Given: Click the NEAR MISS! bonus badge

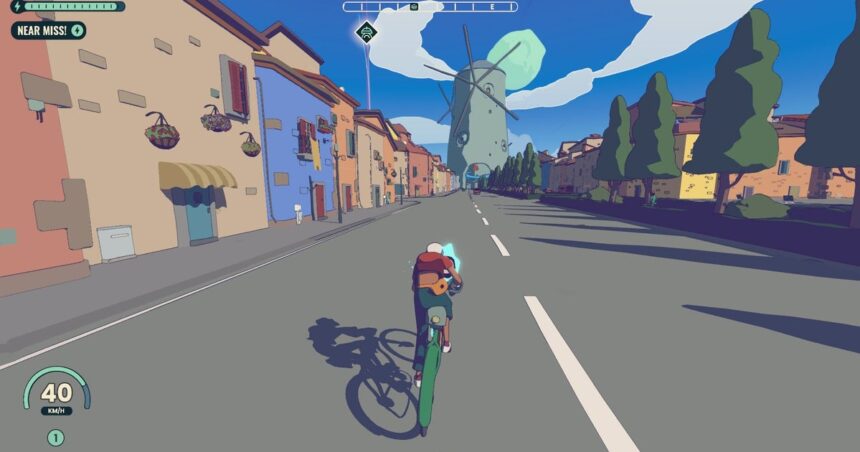Looking at the screenshot, I should (49, 31).
